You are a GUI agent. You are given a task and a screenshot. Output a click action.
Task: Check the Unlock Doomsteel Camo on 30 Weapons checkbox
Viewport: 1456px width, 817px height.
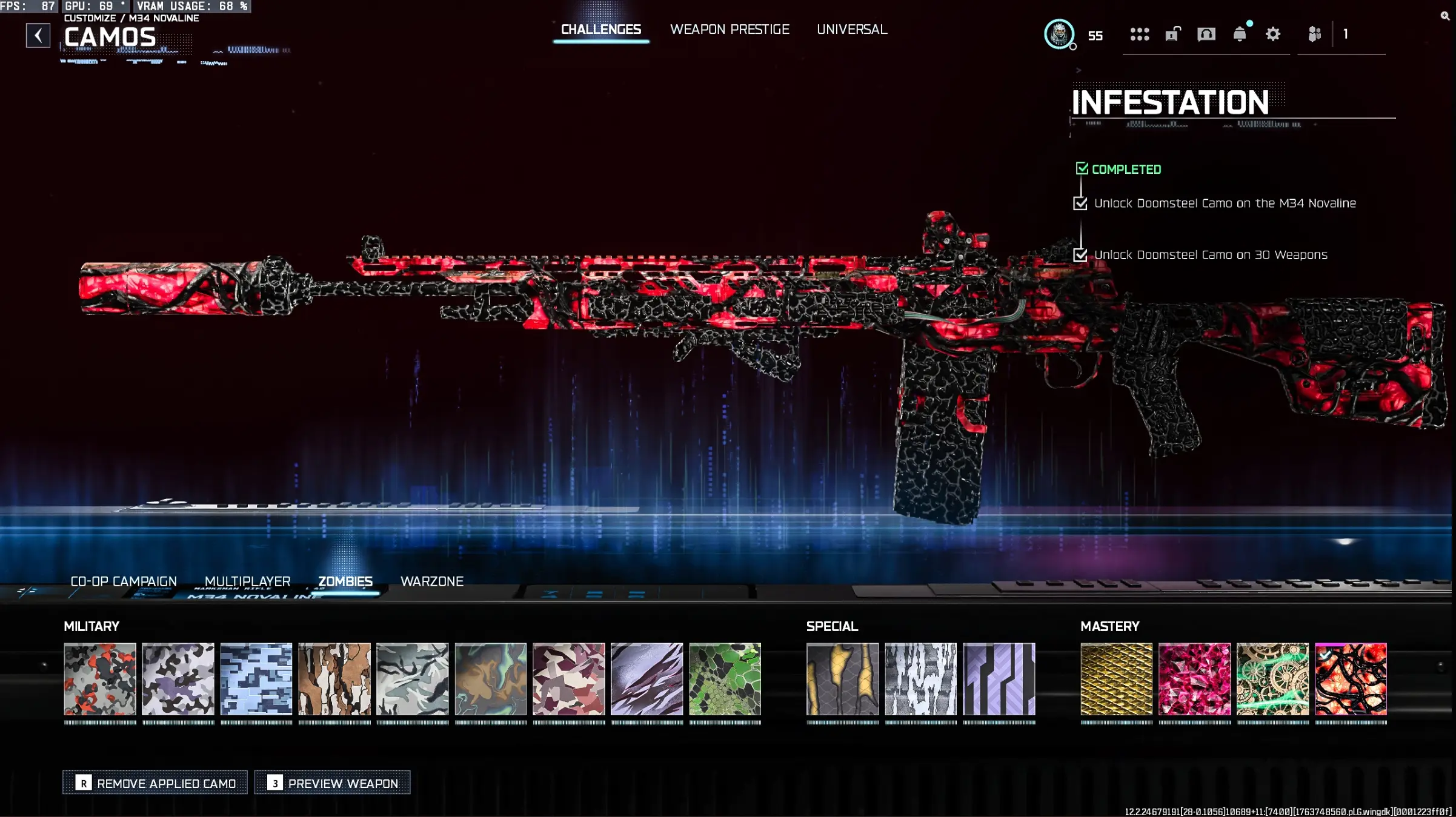(1080, 256)
